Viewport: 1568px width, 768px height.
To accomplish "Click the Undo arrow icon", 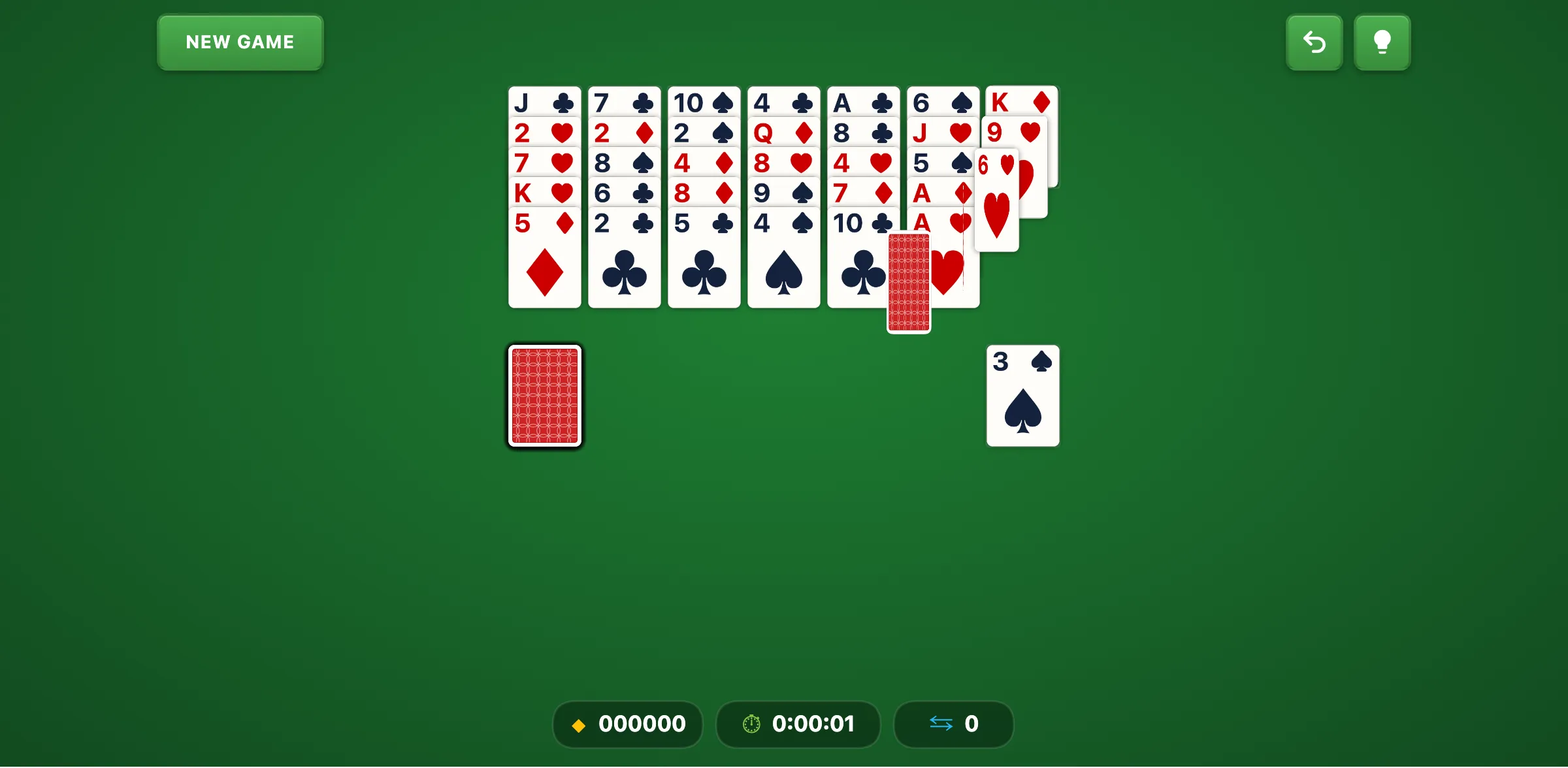I will 1314,42.
